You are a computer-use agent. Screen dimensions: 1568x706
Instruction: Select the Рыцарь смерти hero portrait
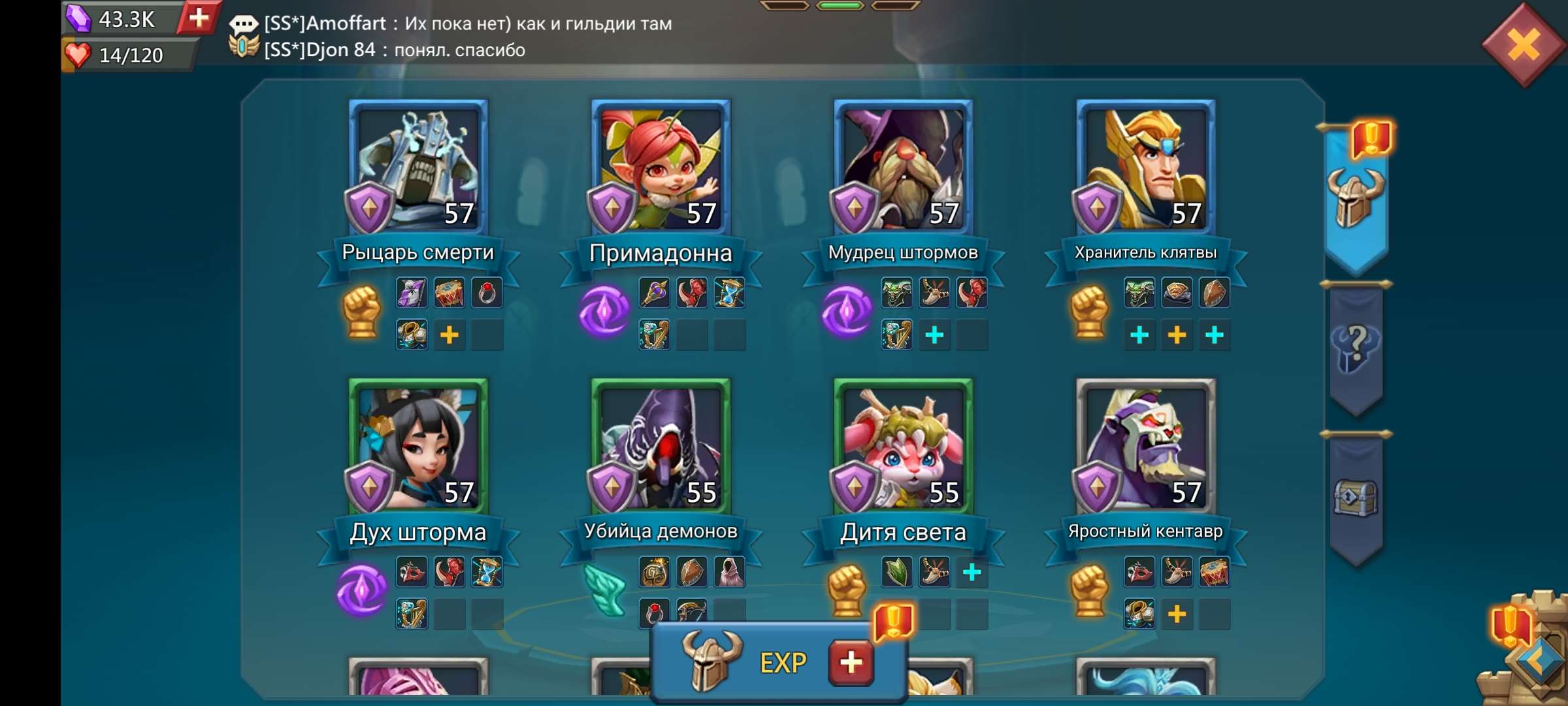pyautogui.click(x=418, y=167)
